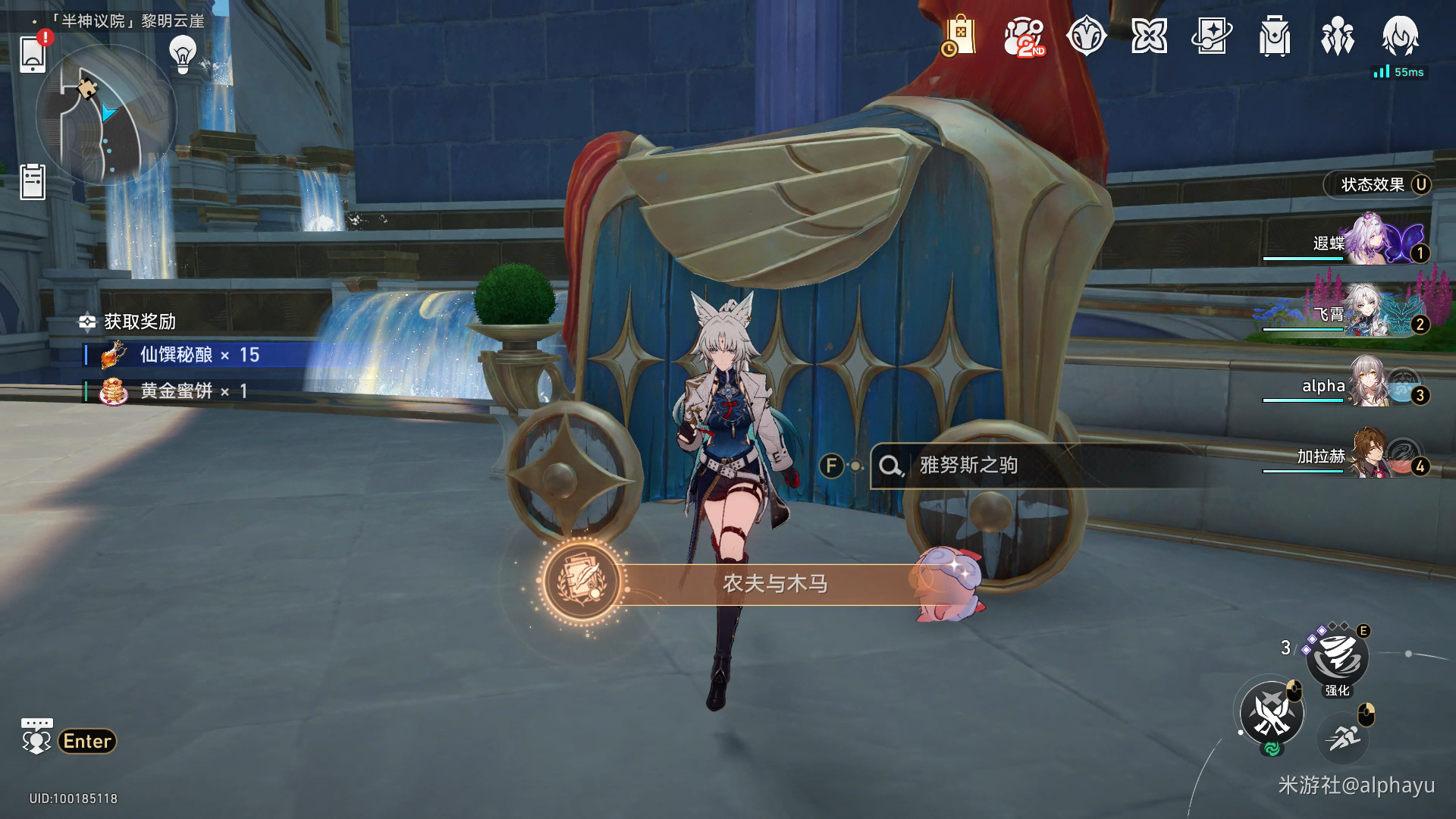Activate the 强化 technique skill icon

click(1337, 657)
